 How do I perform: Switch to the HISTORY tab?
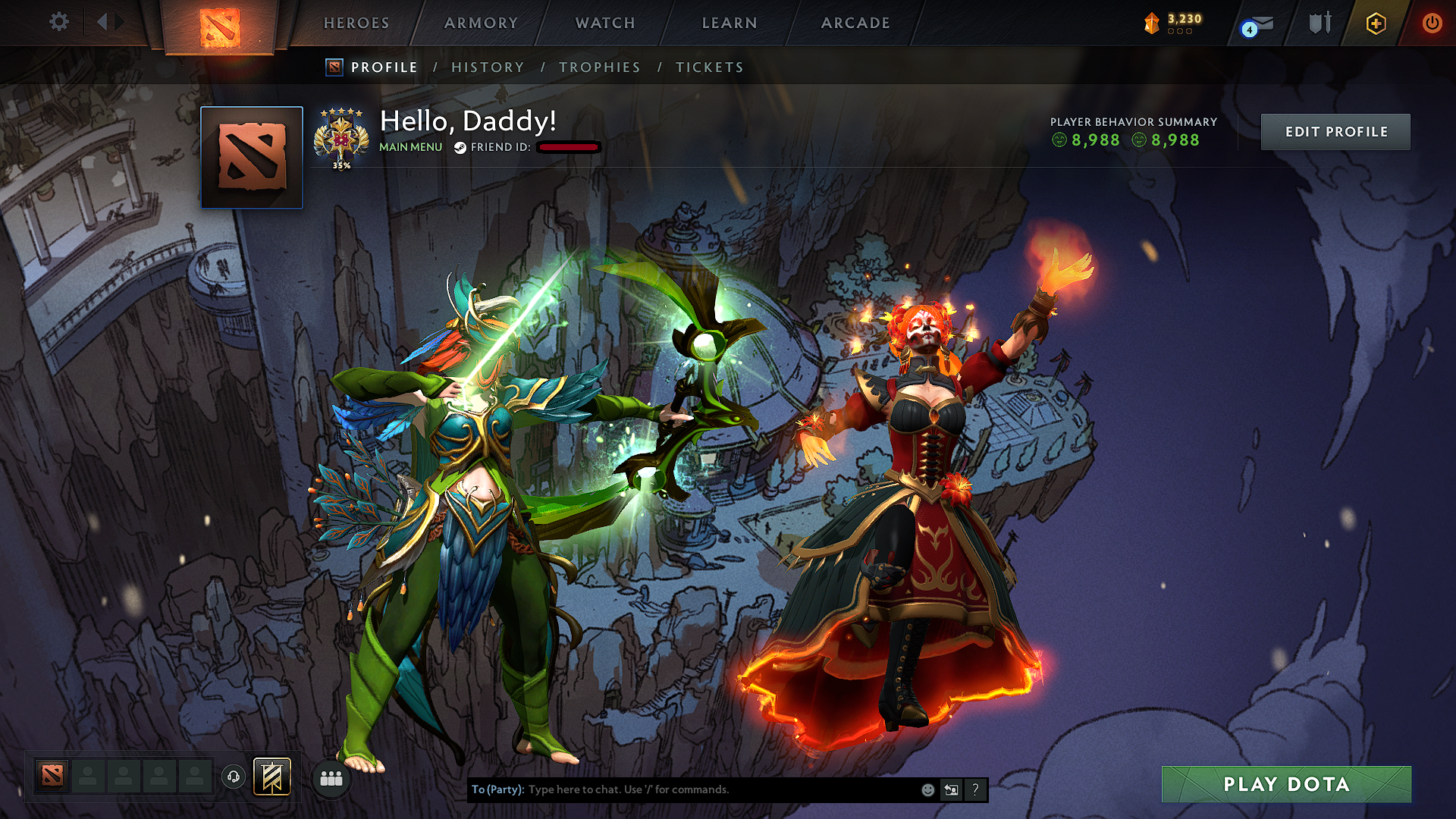pos(487,67)
